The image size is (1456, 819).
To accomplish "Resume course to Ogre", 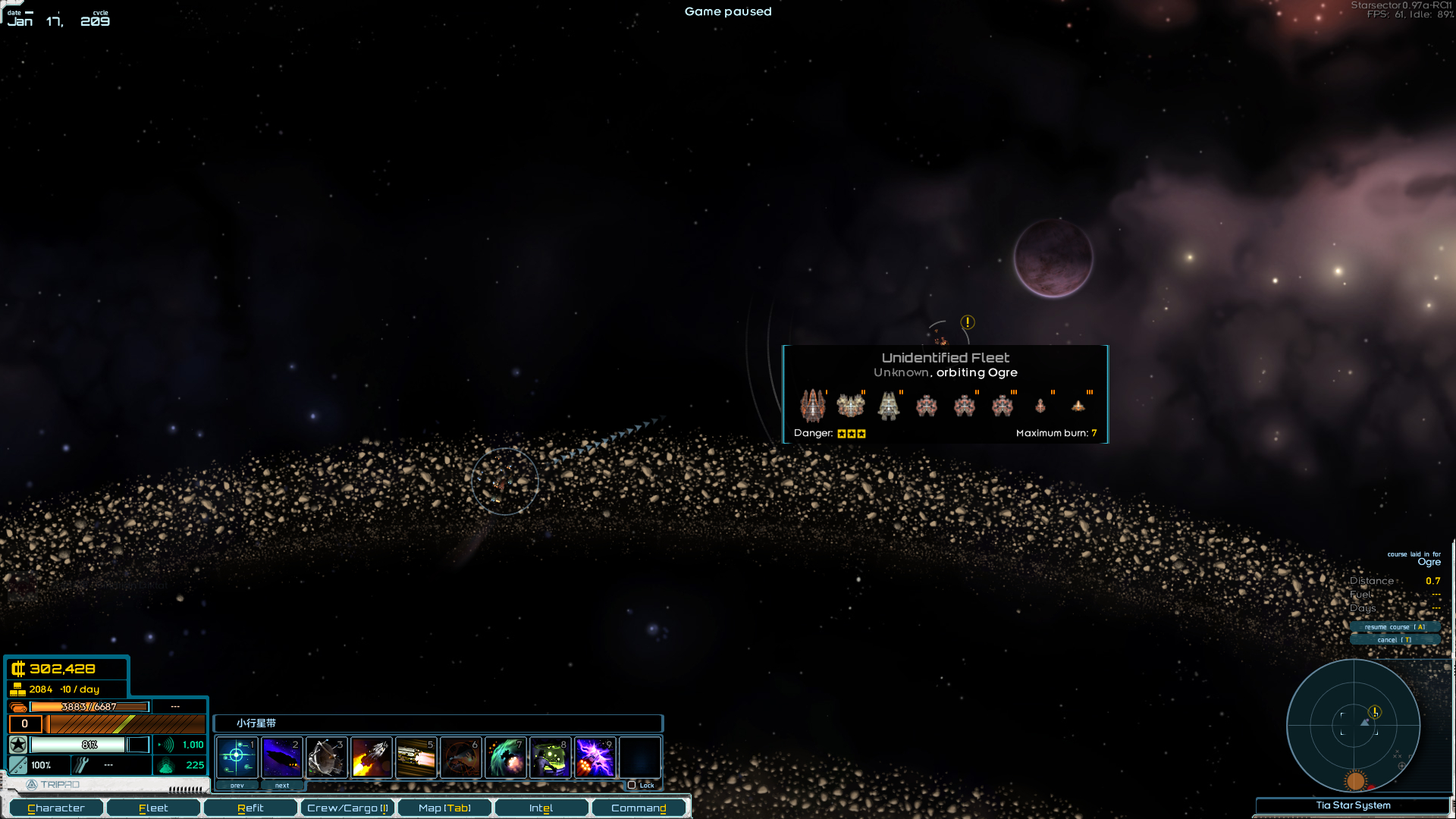I will 1395,627.
